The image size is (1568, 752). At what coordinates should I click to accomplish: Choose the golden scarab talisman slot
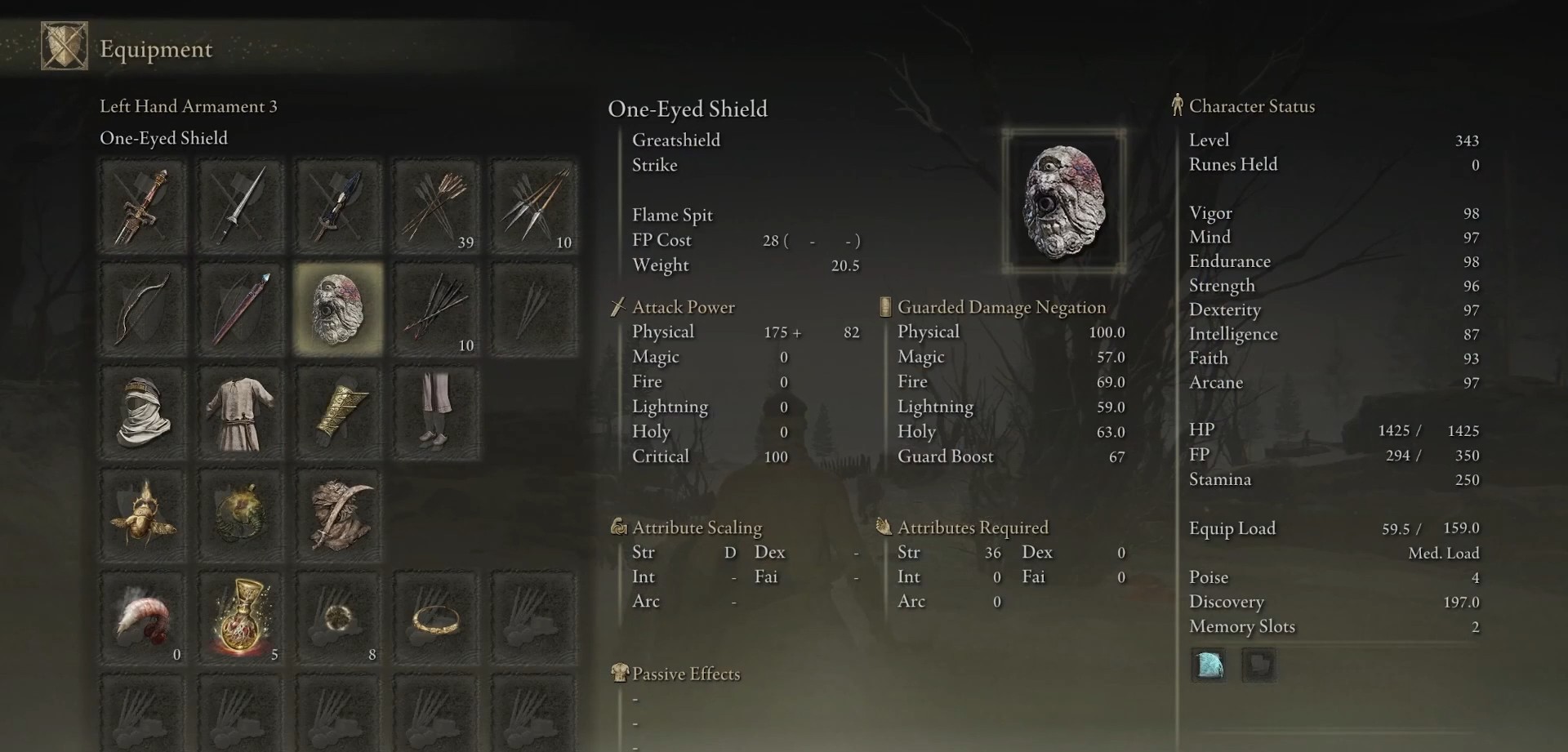point(143,516)
